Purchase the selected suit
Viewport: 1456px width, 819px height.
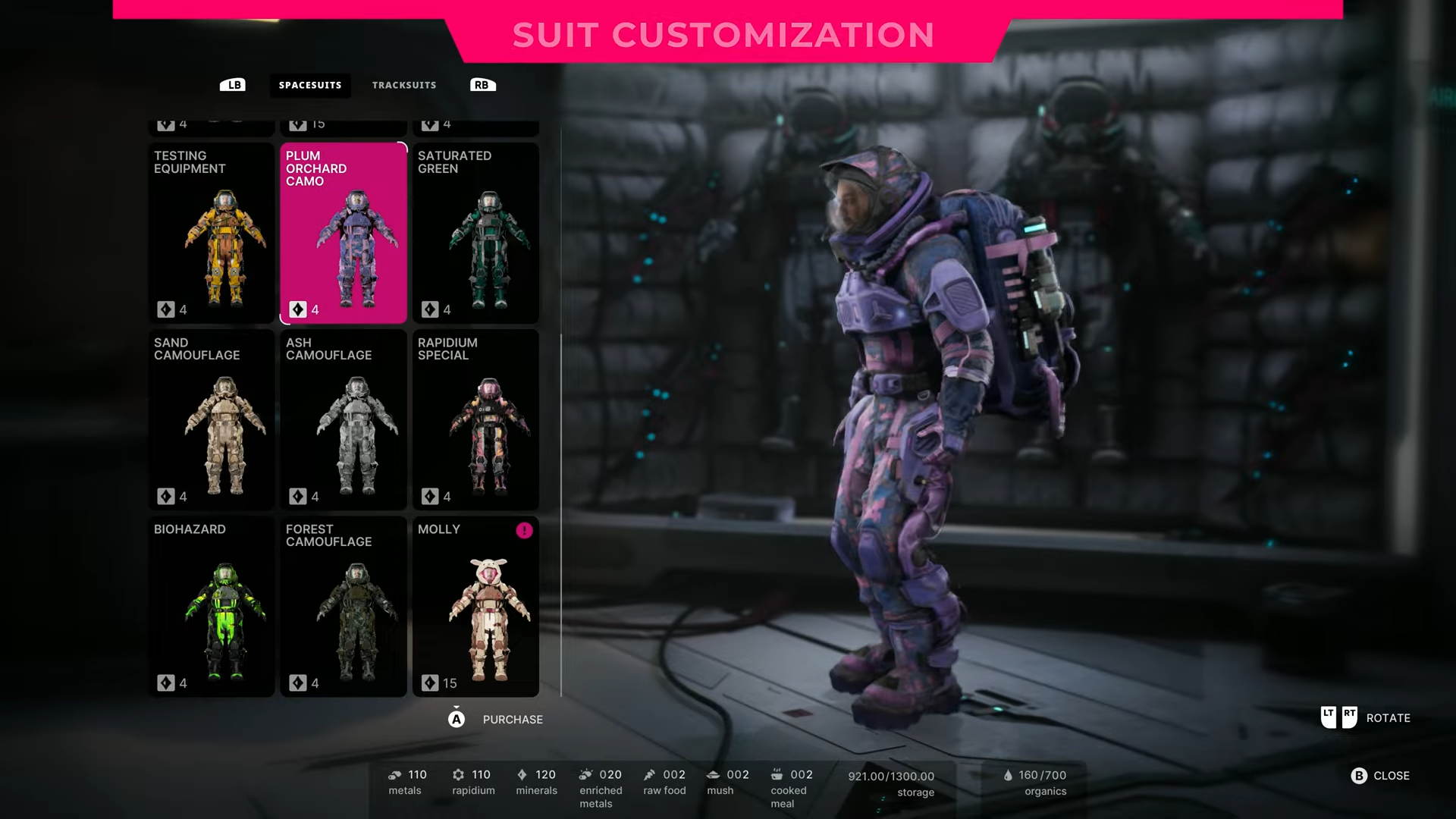point(497,719)
